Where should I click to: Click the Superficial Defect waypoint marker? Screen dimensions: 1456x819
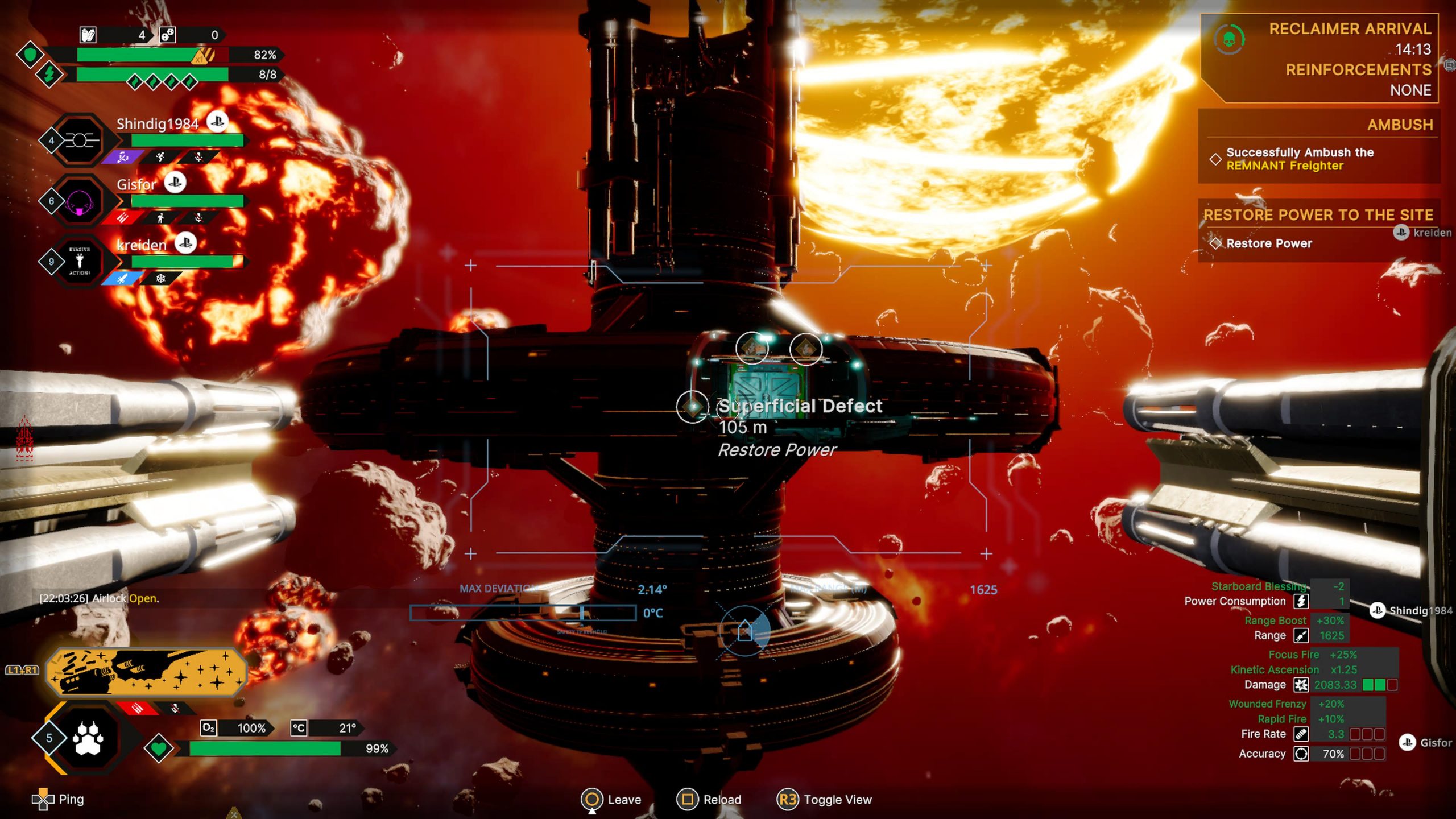click(x=692, y=407)
